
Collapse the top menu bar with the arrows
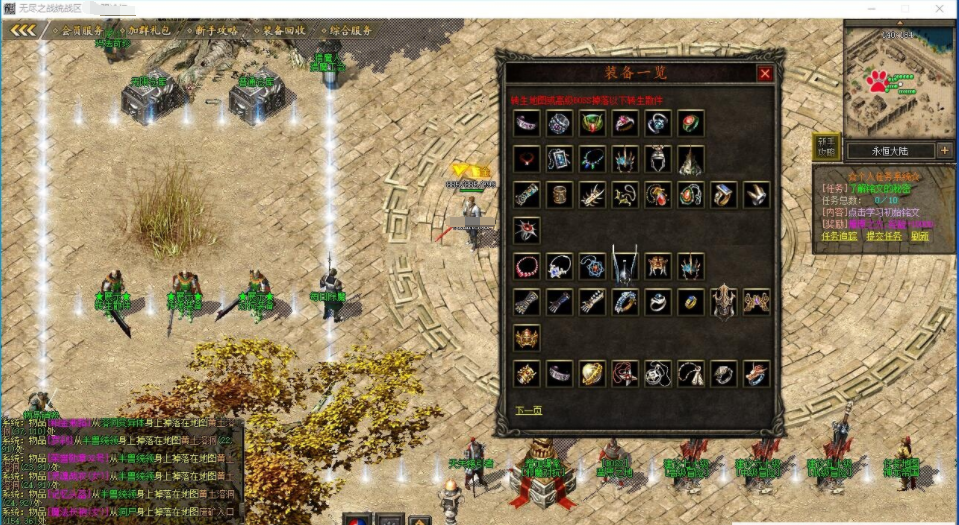tap(22, 31)
